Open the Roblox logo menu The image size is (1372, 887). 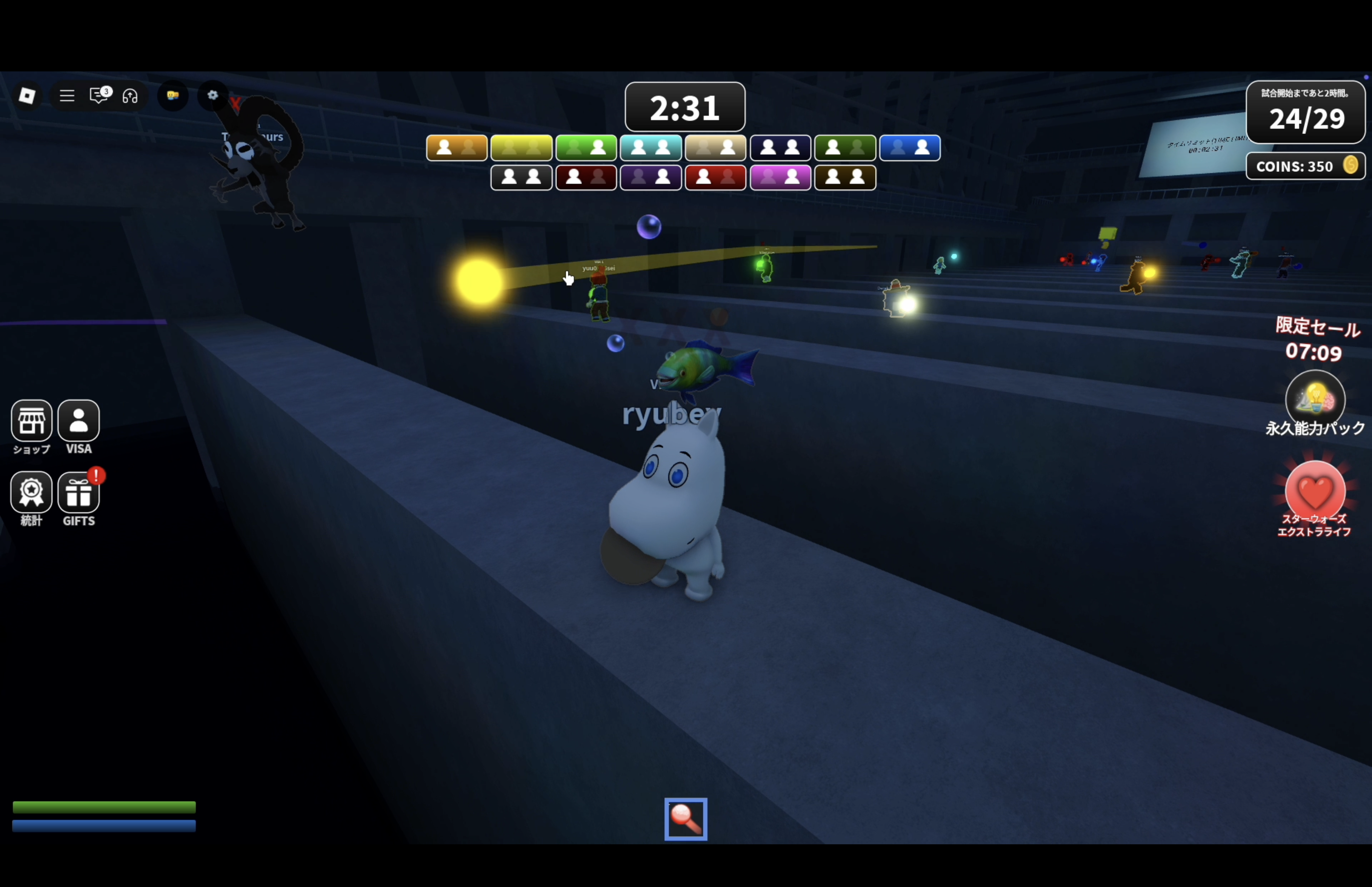click(x=27, y=95)
